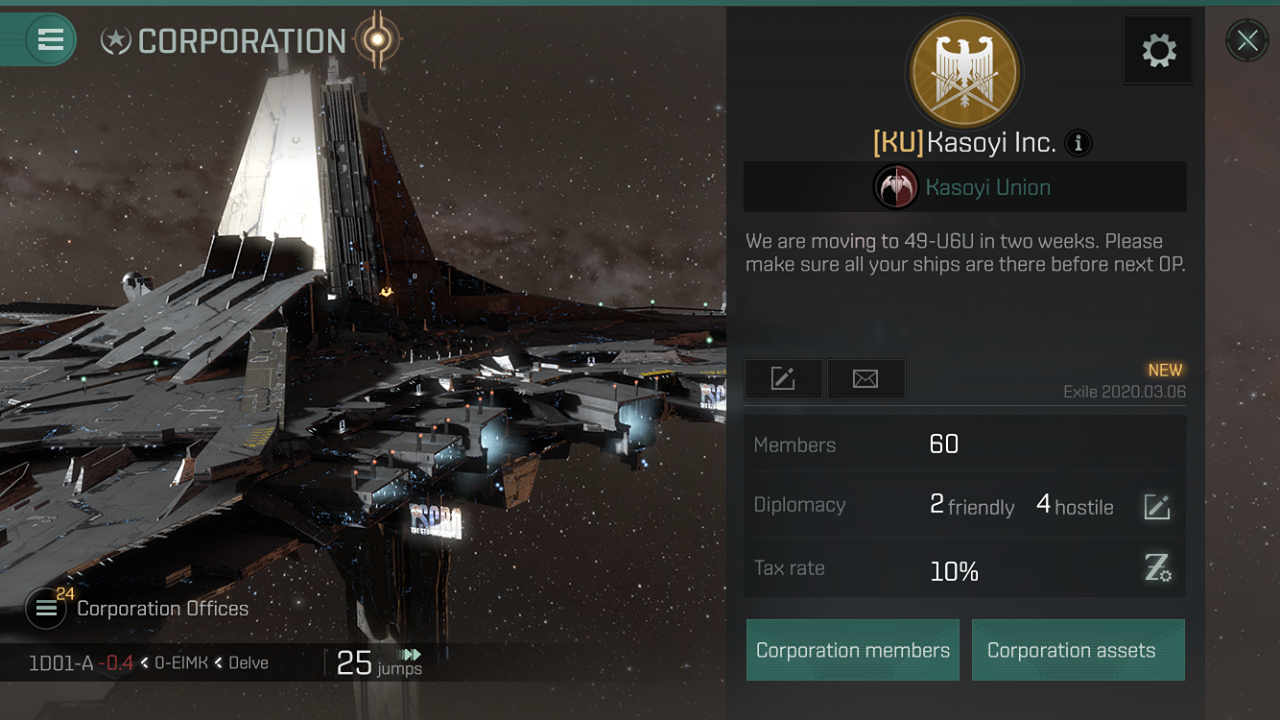Edit the corporation announcement
This screenshot has width=1280, height=720.
(783, 379)
